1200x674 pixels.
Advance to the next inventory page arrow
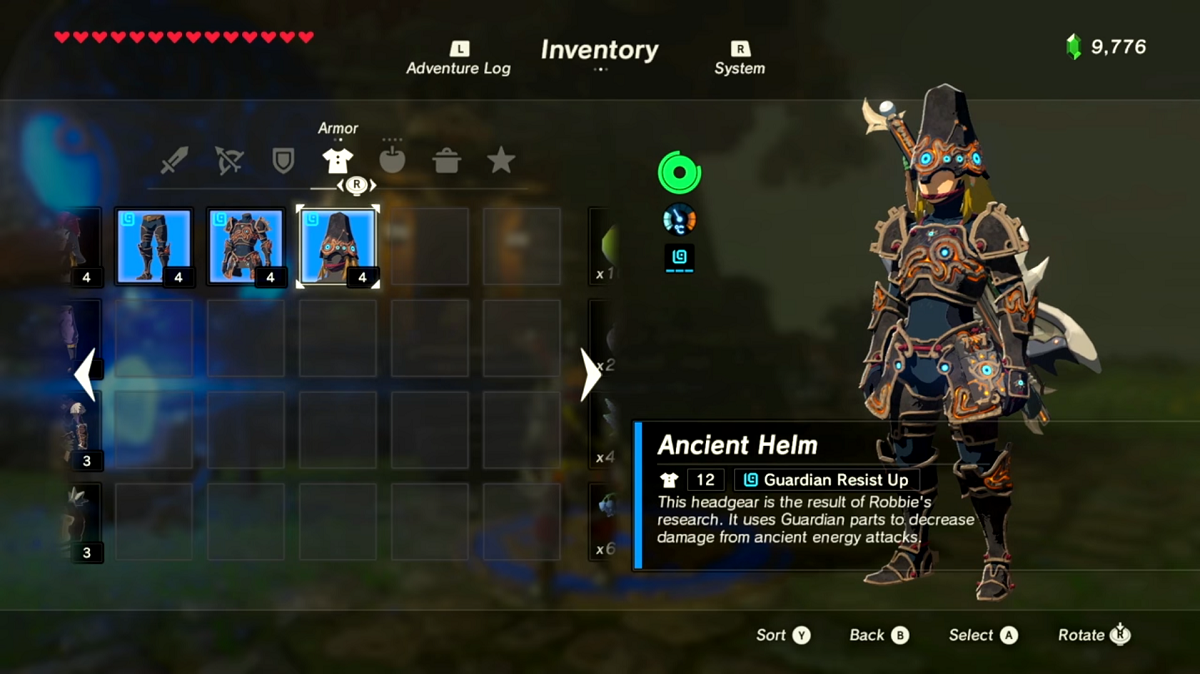click(x=590, y=375)
